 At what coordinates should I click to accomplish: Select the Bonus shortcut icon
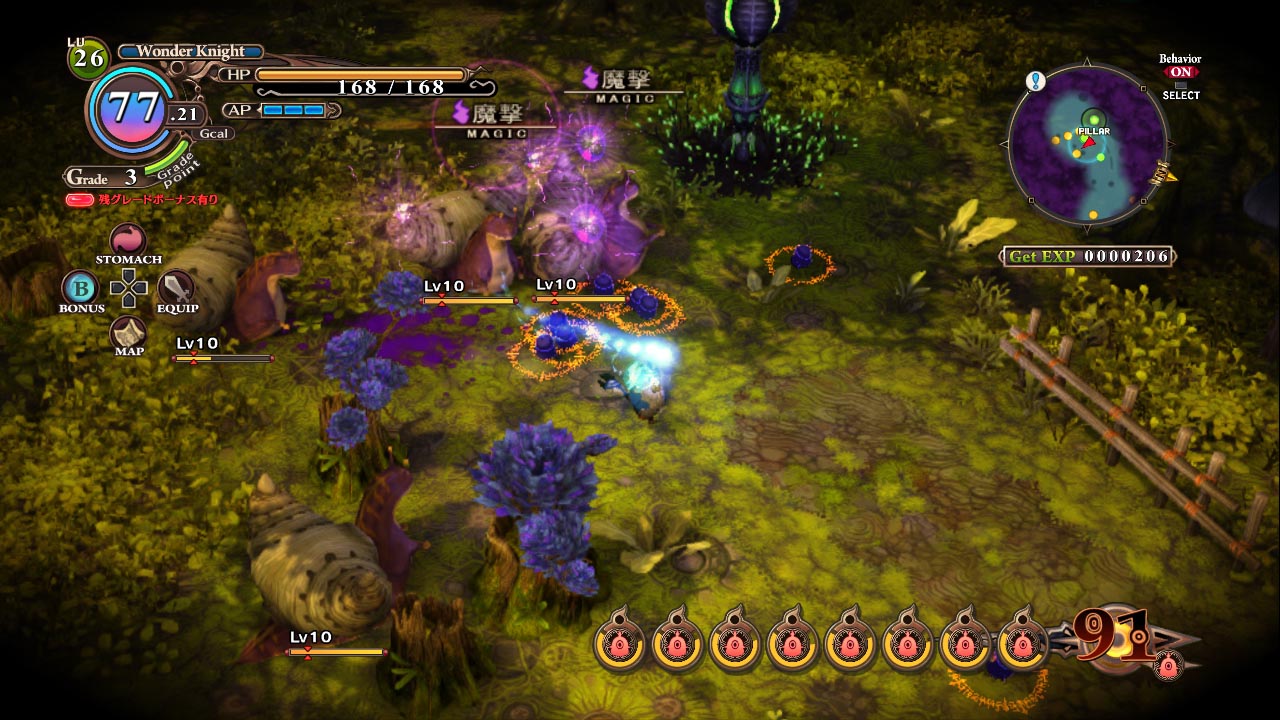tap(80, 288)
